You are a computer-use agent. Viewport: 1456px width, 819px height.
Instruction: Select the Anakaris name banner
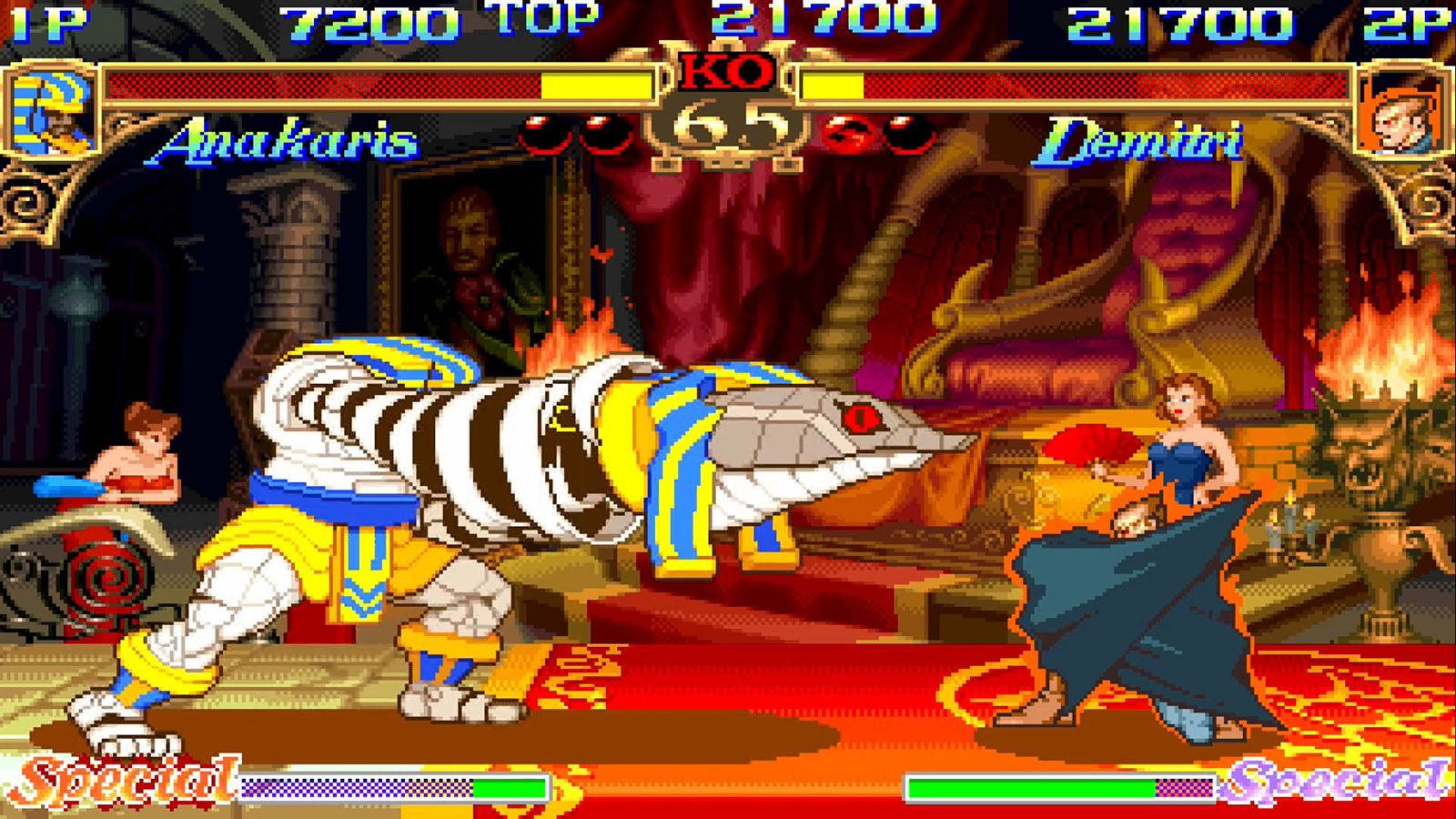[x=287, y=141]
